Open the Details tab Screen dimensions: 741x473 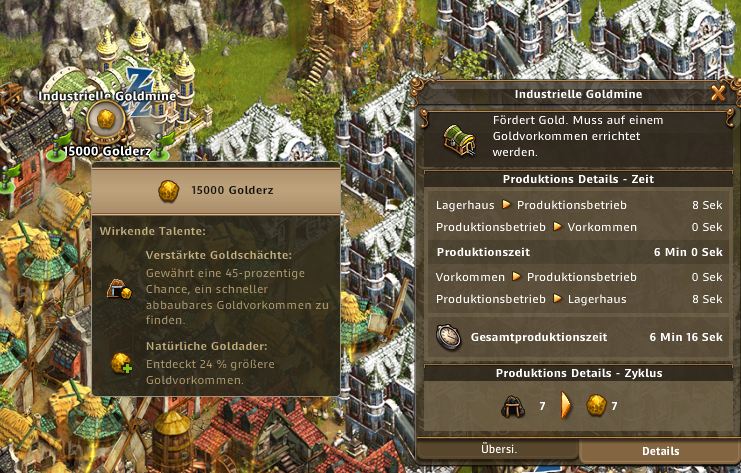tap(661, 451)
